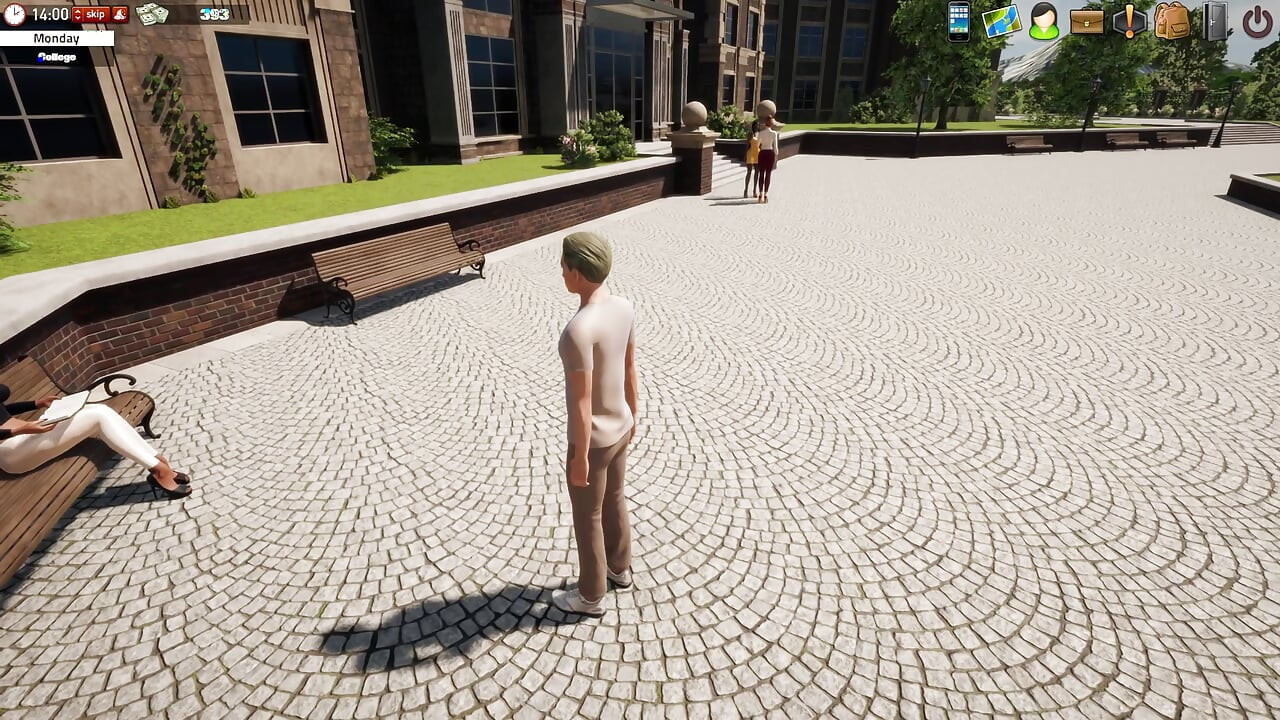Activate the night sleep icon beside skip
Screen dimensions: 1280x720
click(119, 14)
